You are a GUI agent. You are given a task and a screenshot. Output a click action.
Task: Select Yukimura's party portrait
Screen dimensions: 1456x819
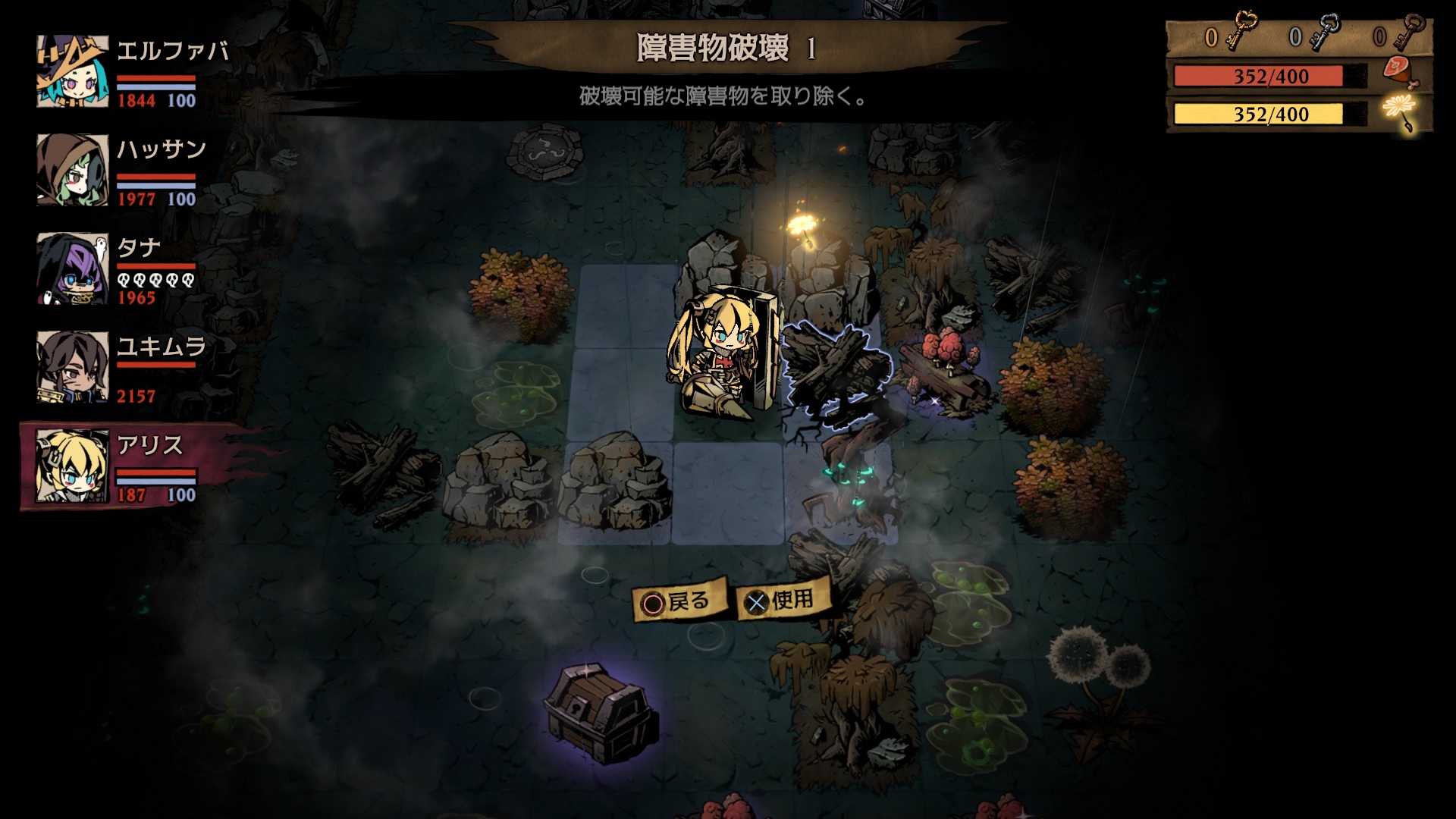click(x=73, y=367)
